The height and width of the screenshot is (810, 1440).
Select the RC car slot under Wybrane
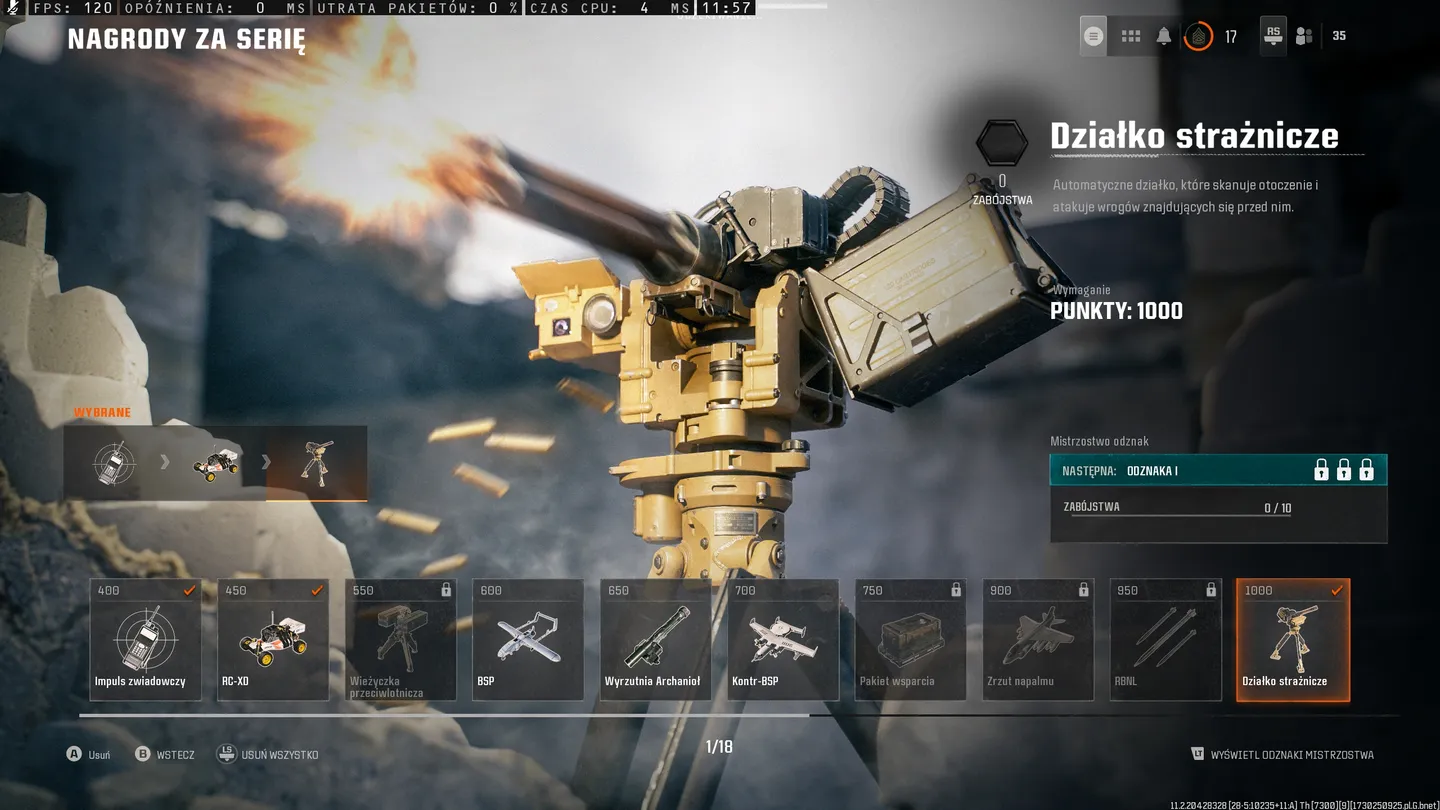216,463
